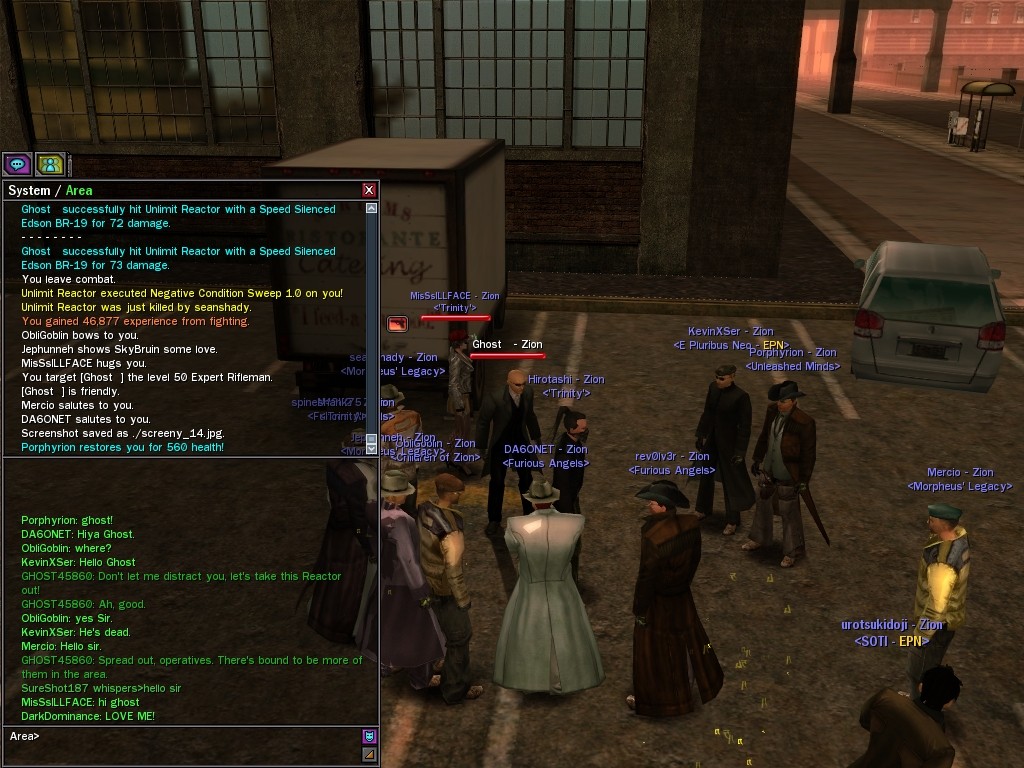Click the system log scroll-down arrow
This screenshot has height=768, width=1024.
pyautogui.click(x=372, y=448)
